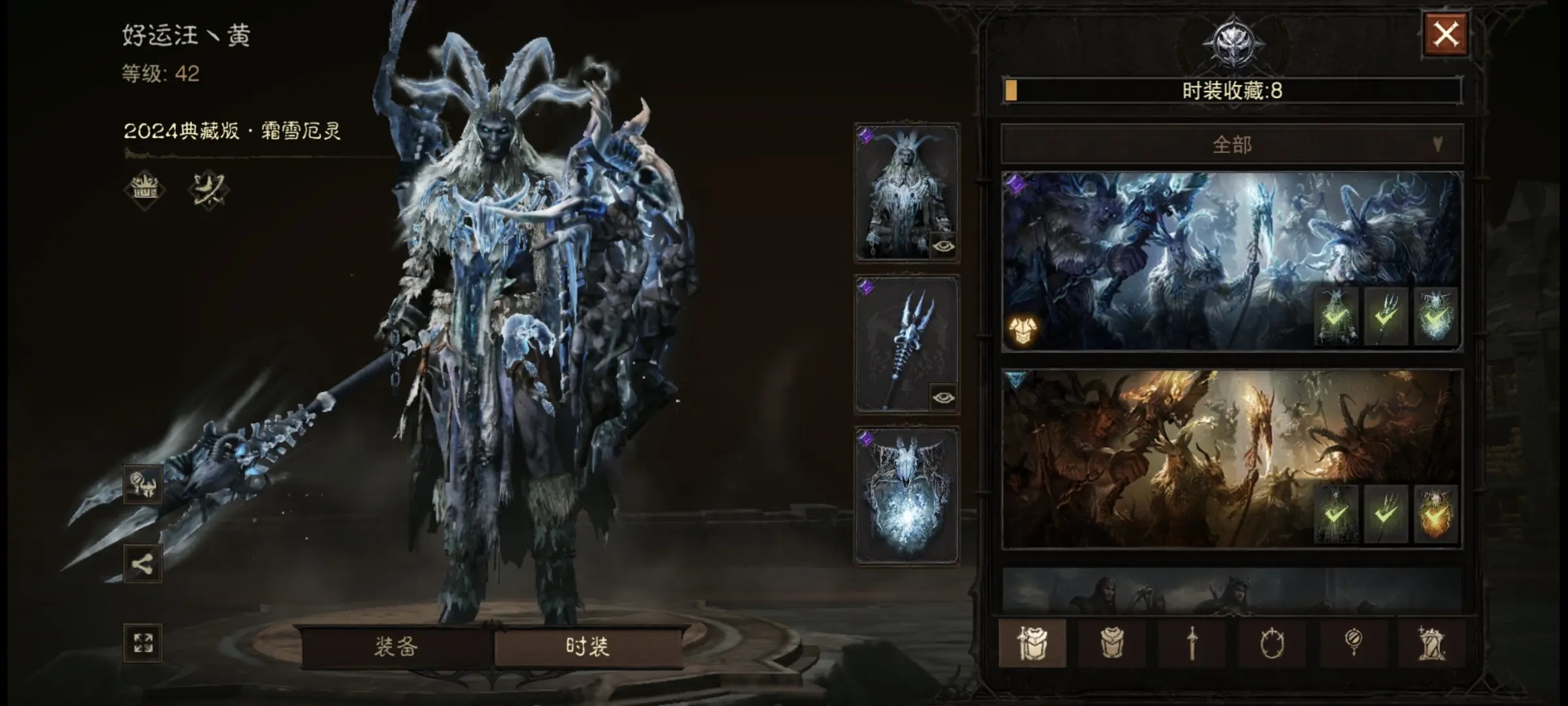
Task: Open the armor-and-sword all-cosmetics category
Action: 1032,643
